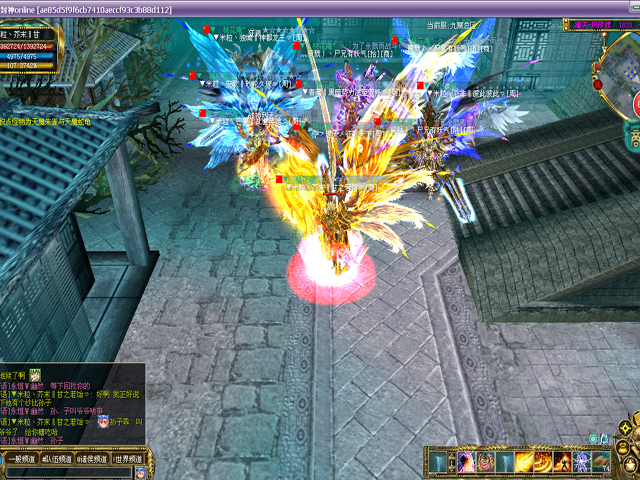640x480 pixels.
Task: Activate the red swirling dragon skill
Action: (x=485, y=462)
